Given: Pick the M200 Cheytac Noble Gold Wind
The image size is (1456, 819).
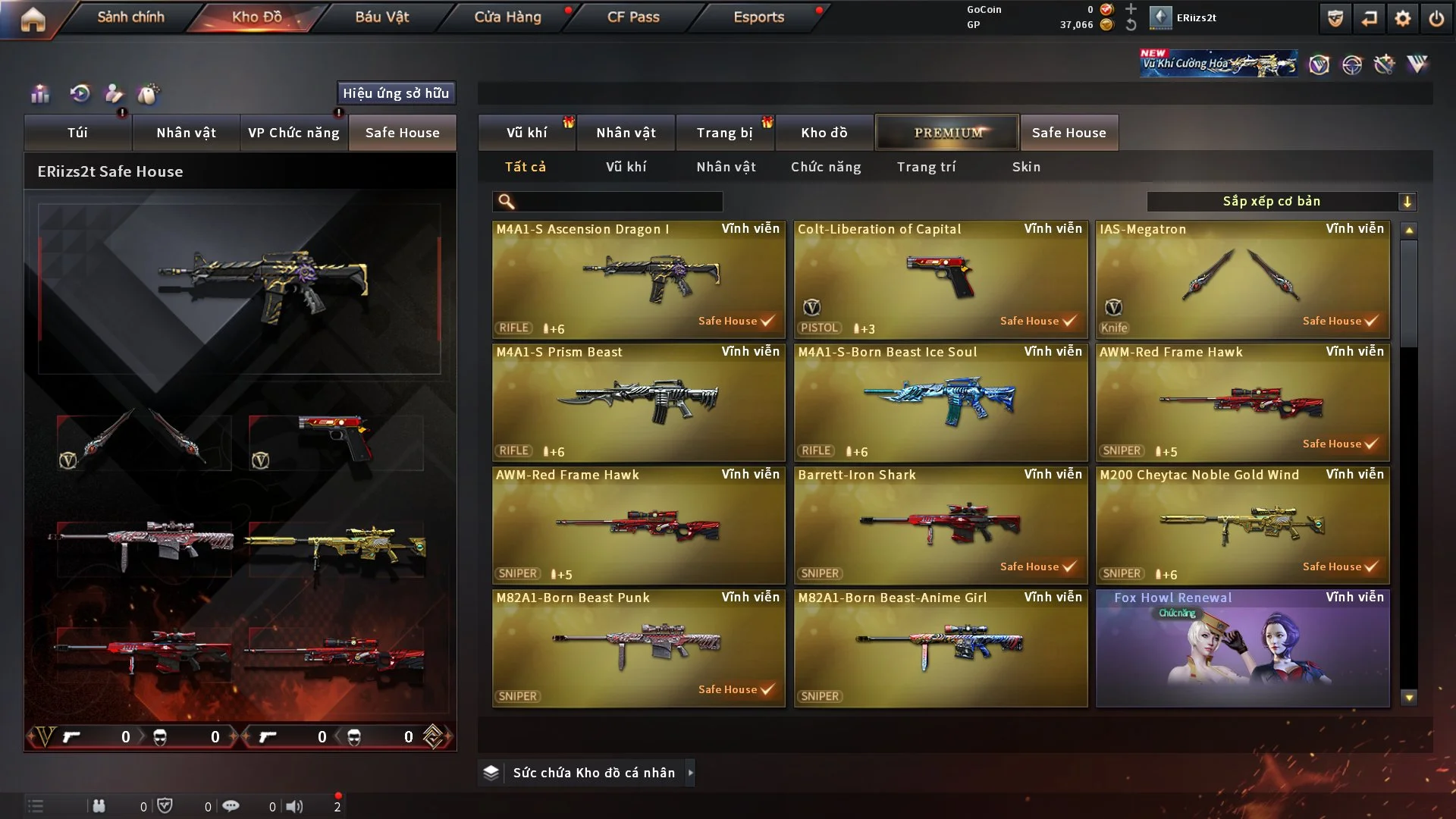Looking at the screenshot, I should pos(1242,526).
